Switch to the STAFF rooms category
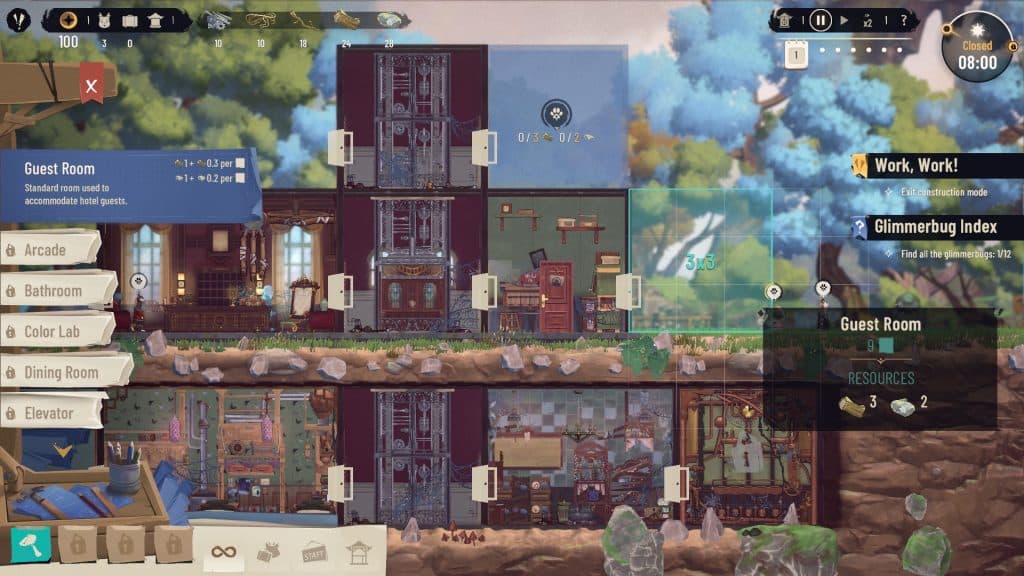 pyautogui.click(x=313, y=550)
